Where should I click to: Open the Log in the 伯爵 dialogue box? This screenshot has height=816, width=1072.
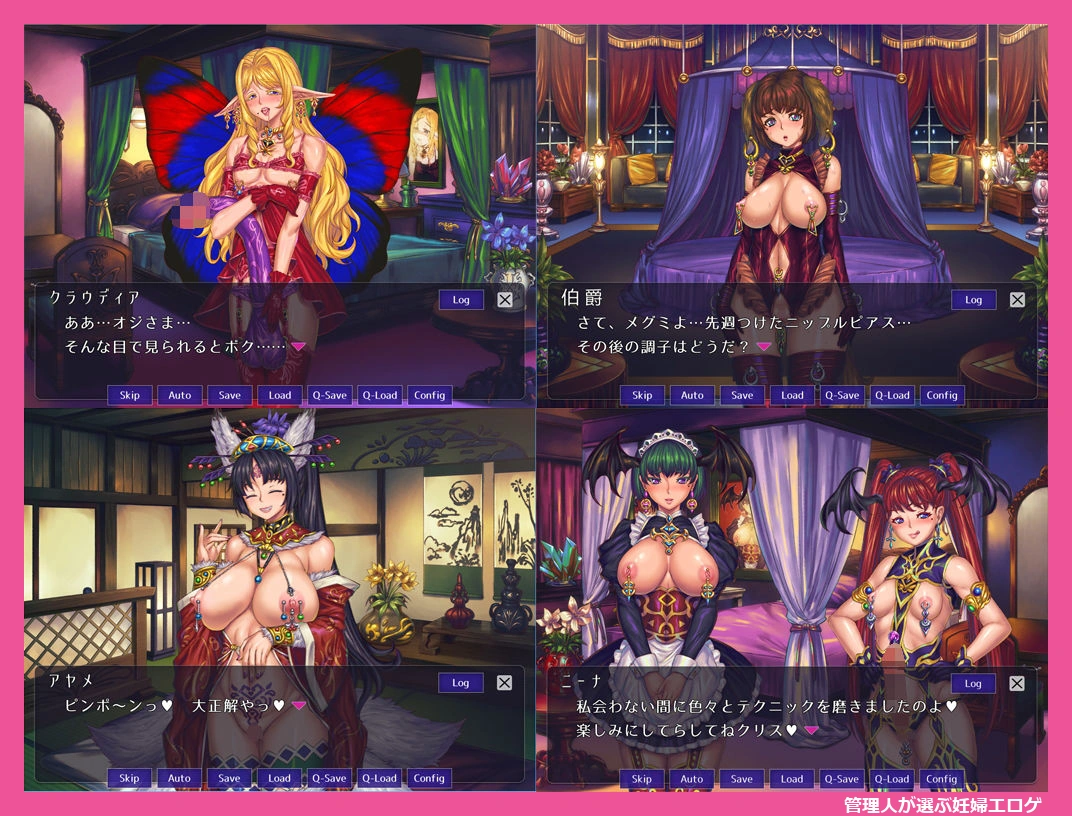point(973,299)
